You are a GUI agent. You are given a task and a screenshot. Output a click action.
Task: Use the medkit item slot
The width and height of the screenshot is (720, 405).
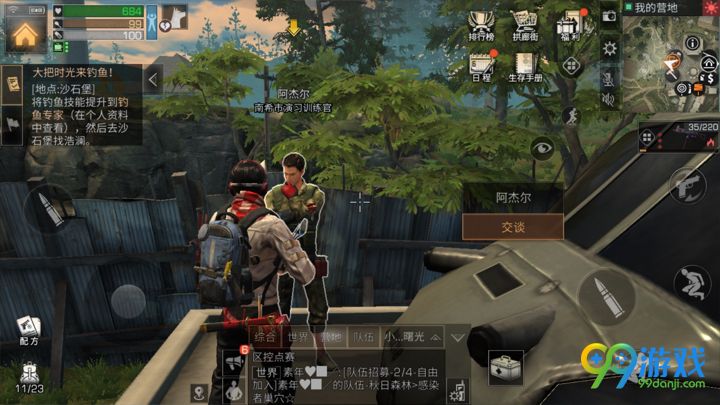[505, 368]
